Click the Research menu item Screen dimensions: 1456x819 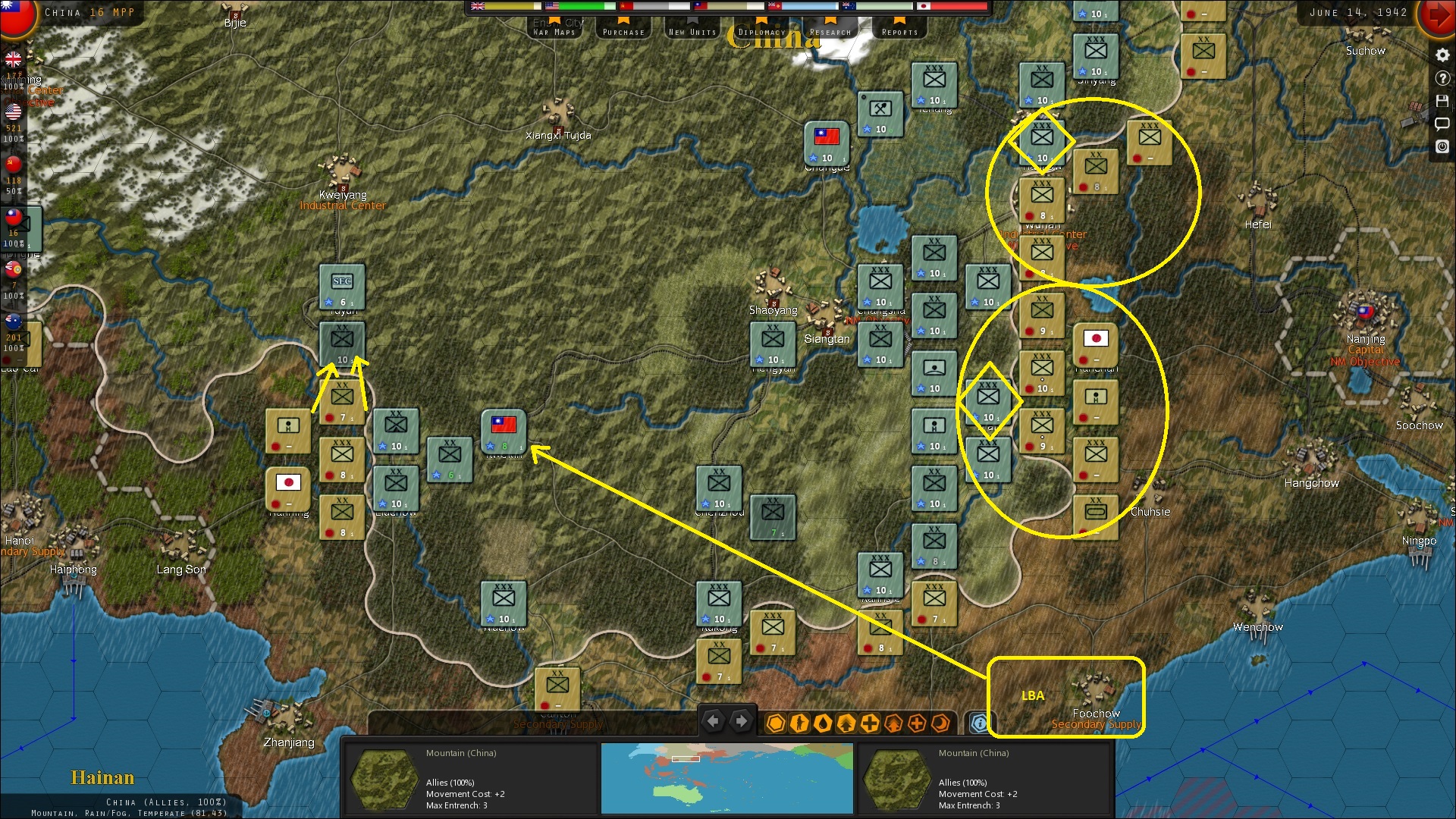pyautogui.click(x=830, y=31)
